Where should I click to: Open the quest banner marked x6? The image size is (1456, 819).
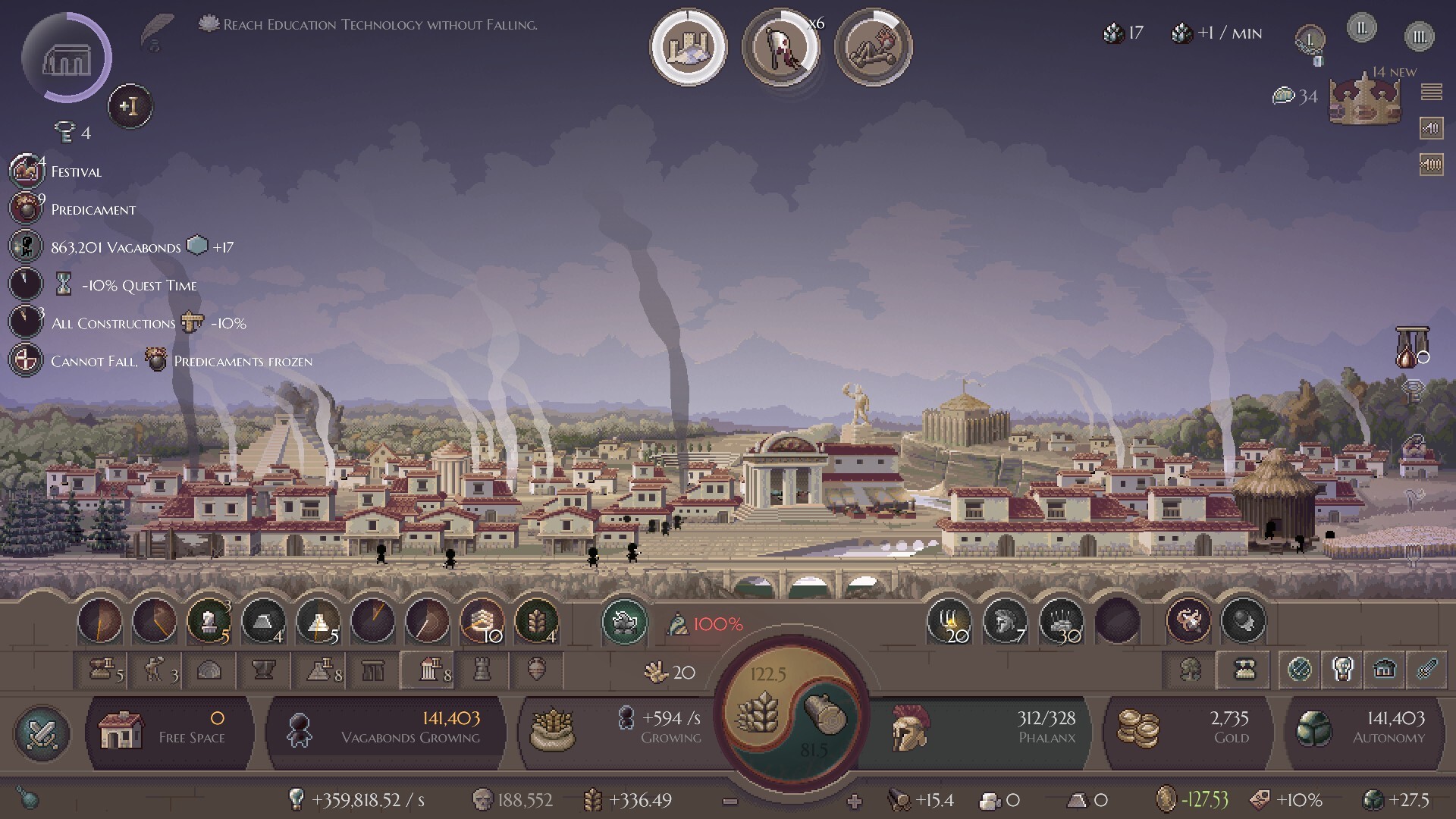[x=781, y=47]
